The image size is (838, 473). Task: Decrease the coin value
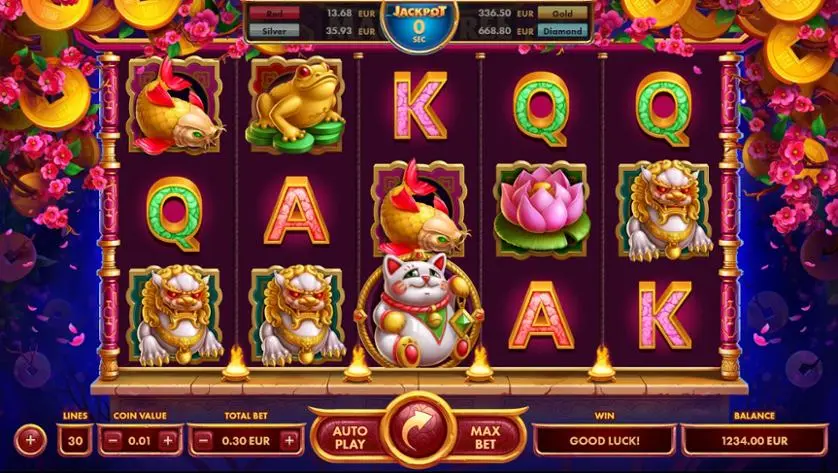point(113,440)
